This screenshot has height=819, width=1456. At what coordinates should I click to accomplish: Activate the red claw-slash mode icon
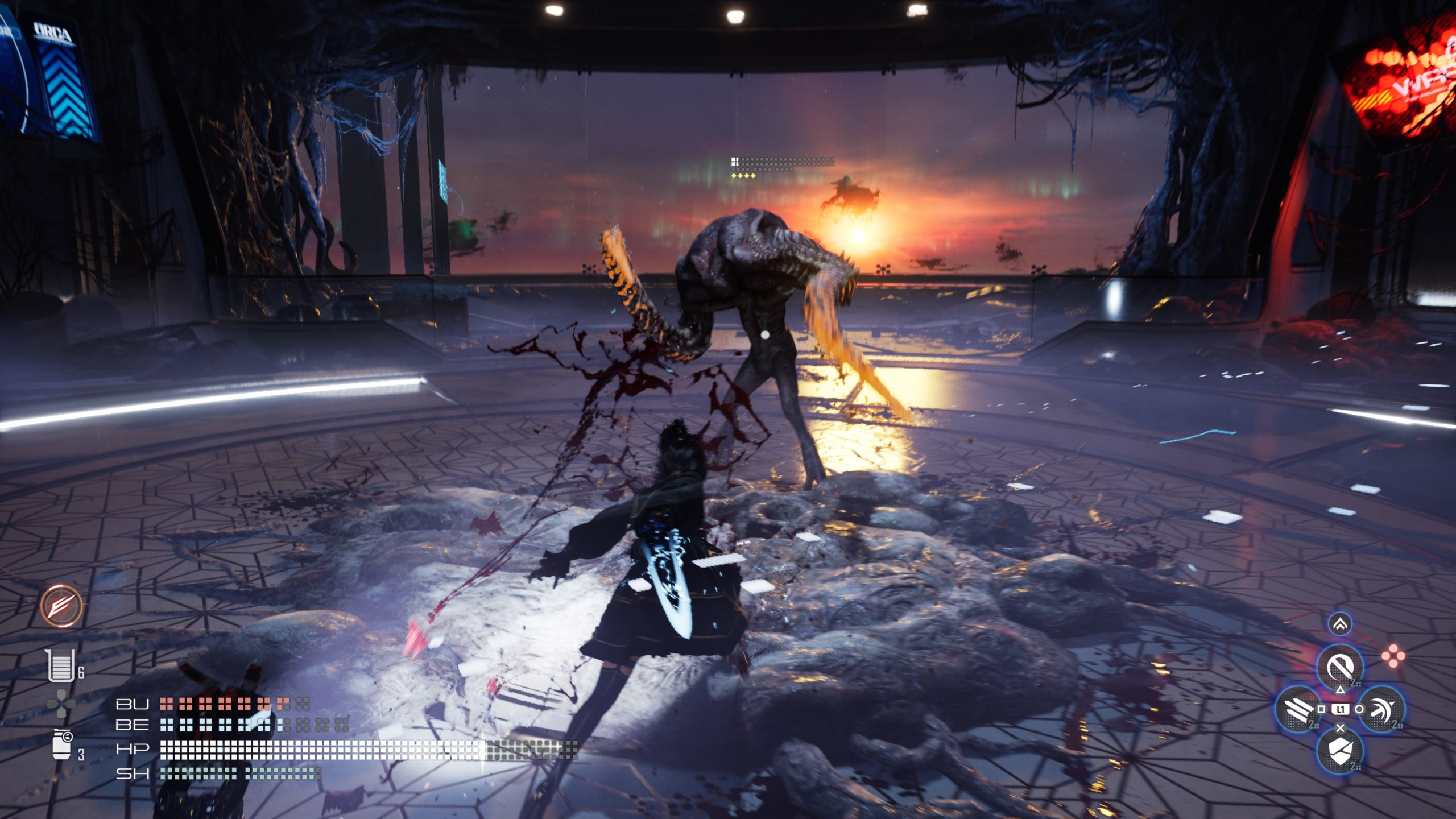tap(61, 606)
